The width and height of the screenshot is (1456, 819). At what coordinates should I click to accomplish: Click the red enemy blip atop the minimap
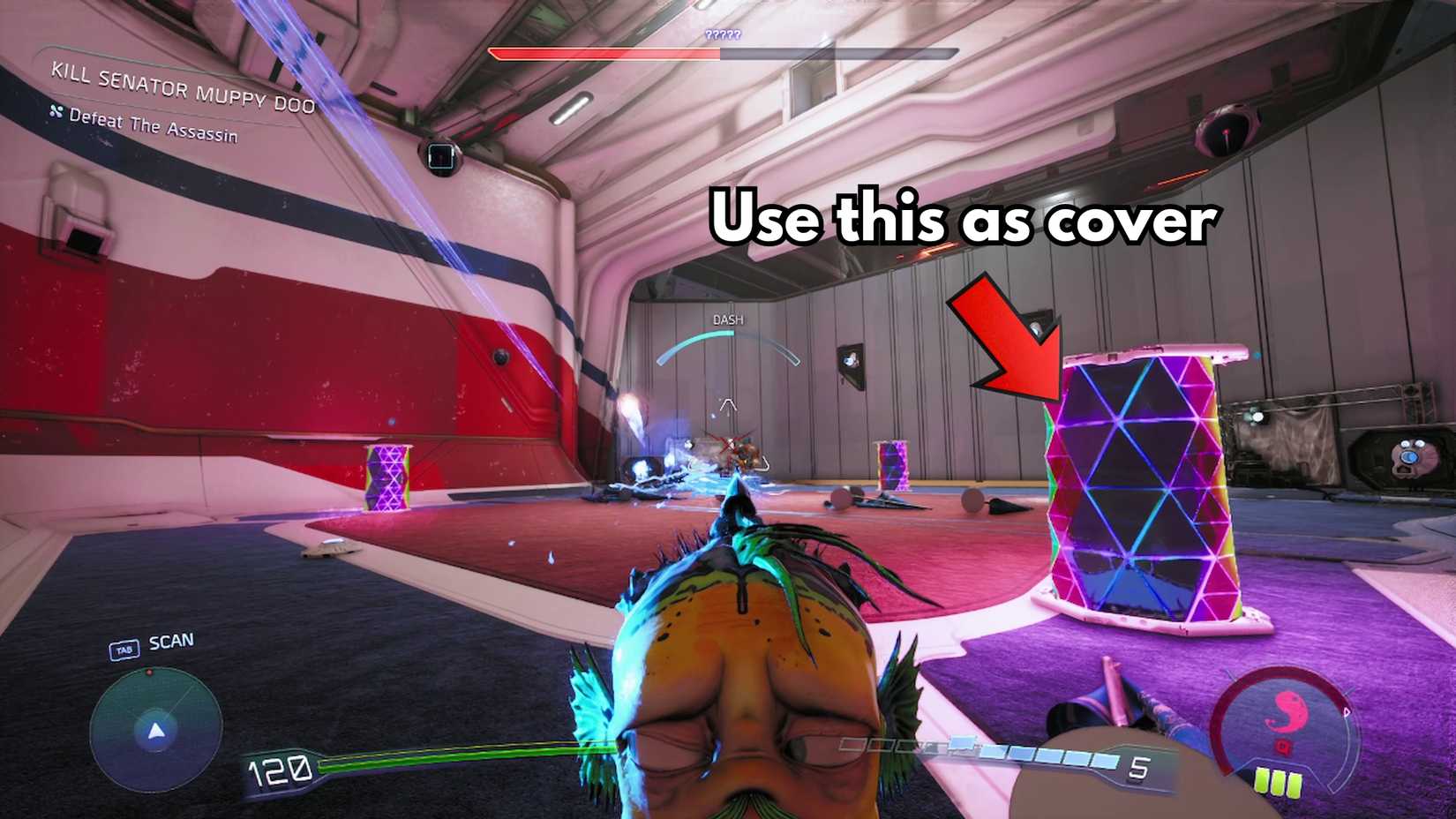149,672
